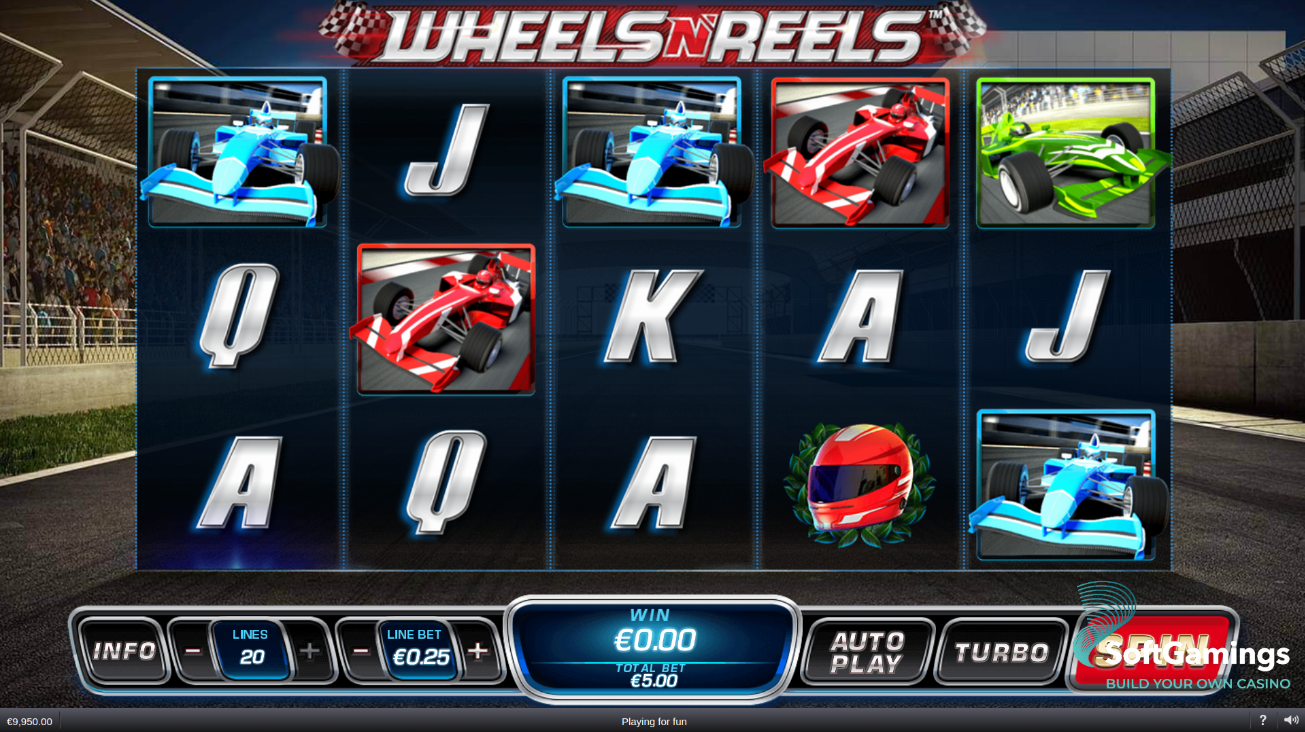The image size is (1305, 732).
Task: Open the Auto Play options
Action: 867,652
